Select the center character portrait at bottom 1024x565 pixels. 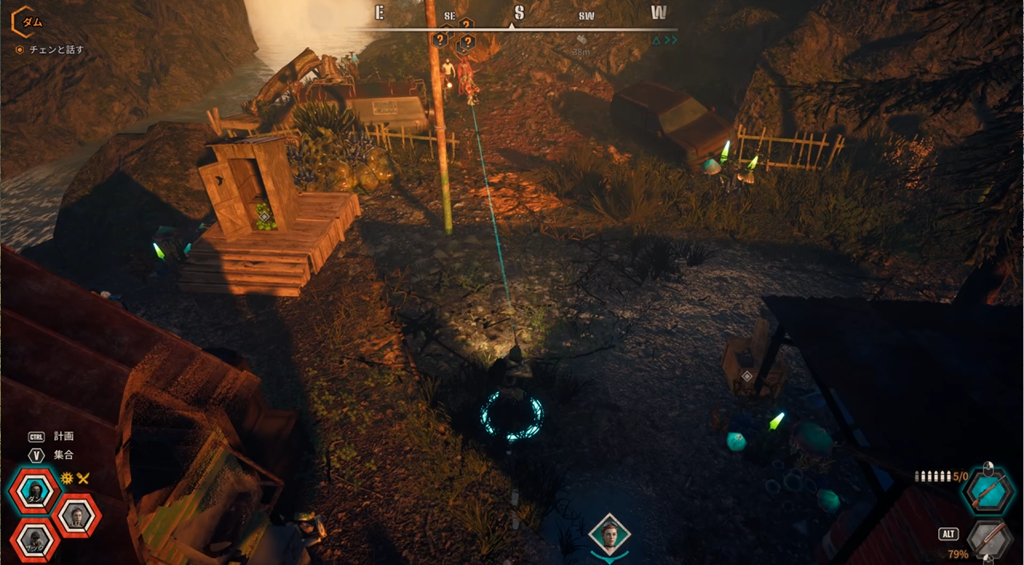click(609, 535)
